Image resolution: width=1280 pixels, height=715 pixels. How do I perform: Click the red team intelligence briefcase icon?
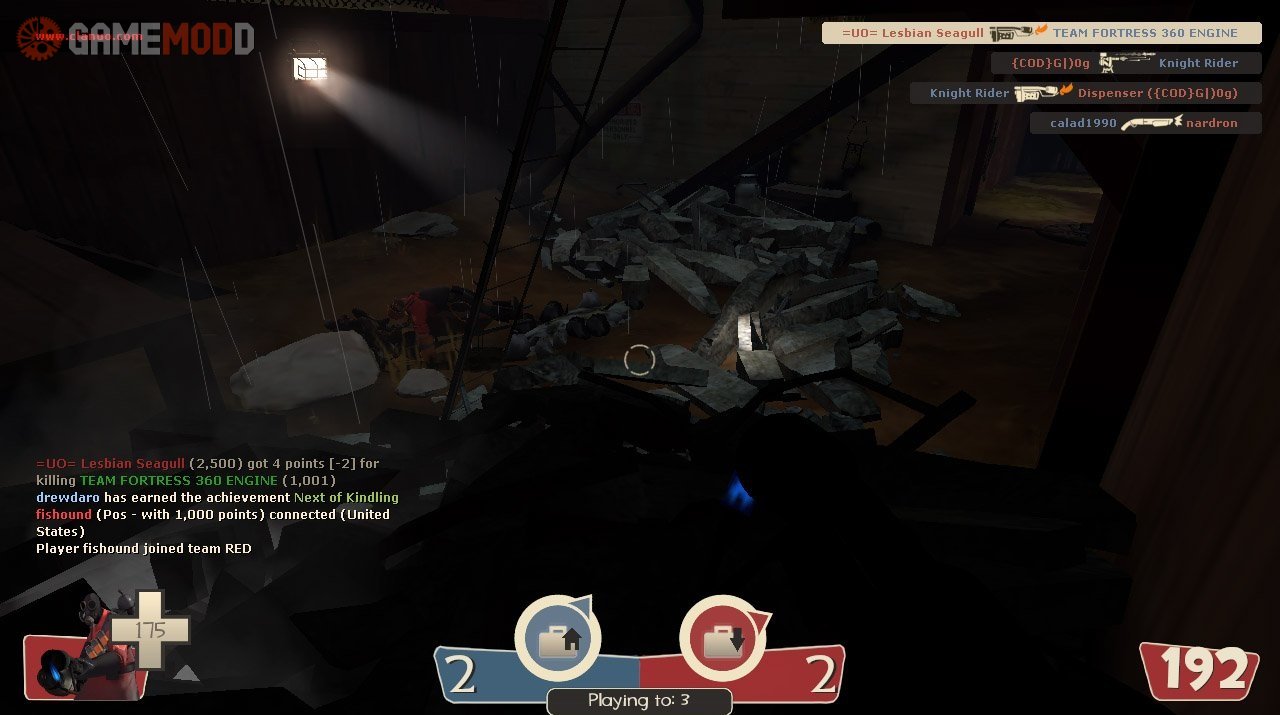pyautogui.click(x=722, y=639)
